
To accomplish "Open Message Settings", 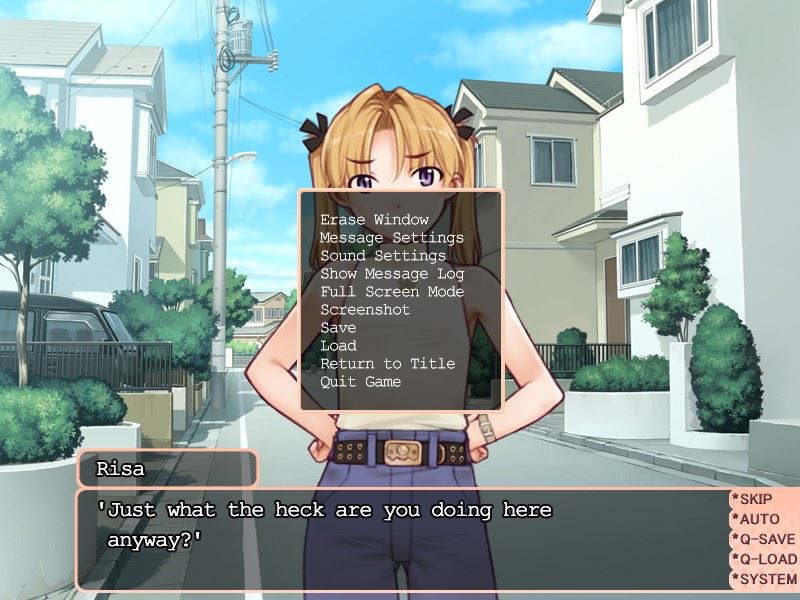I will pos(391,238).
